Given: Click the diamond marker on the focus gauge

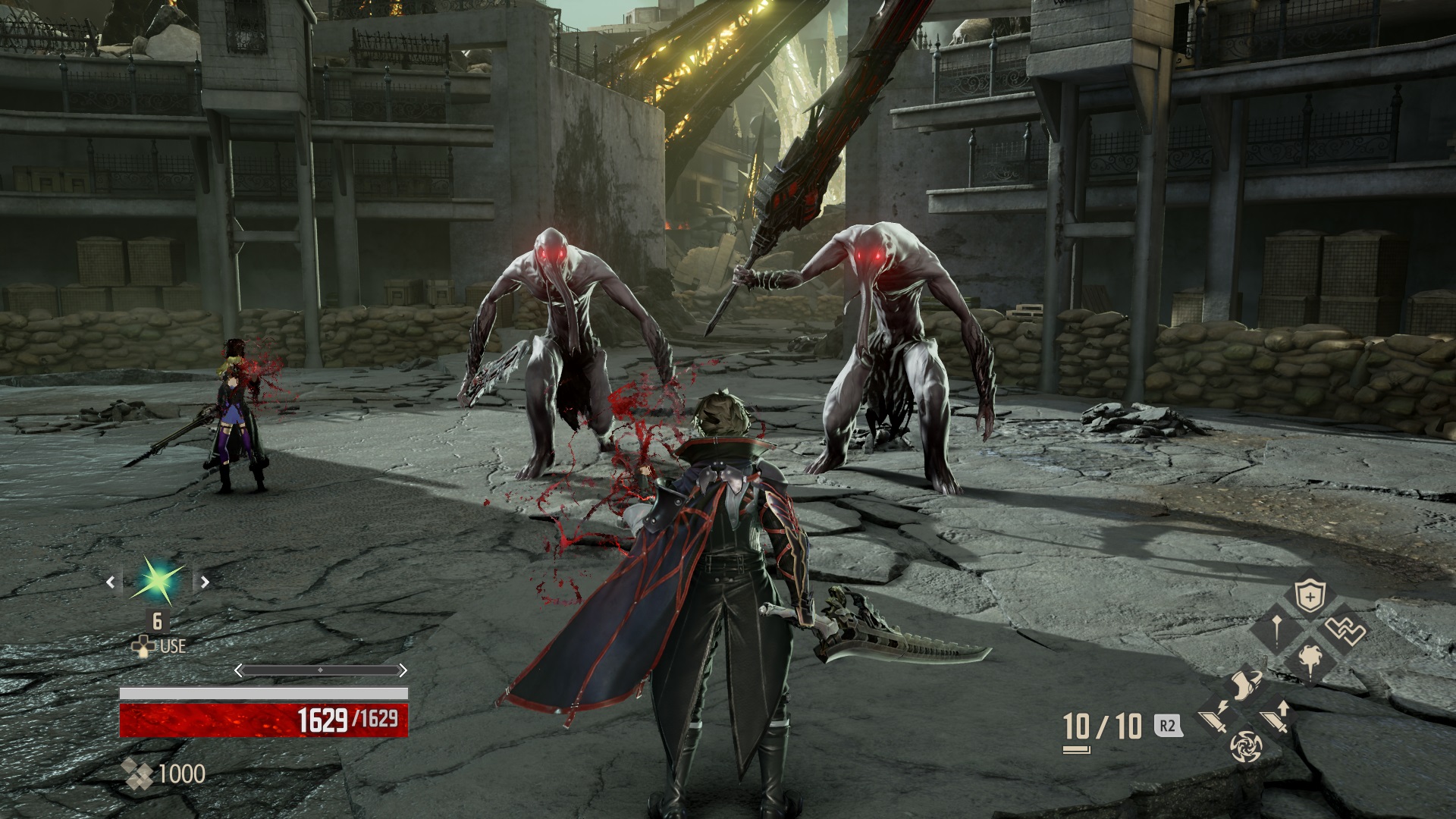Looking at the screenshot, I should coord(320,670).
